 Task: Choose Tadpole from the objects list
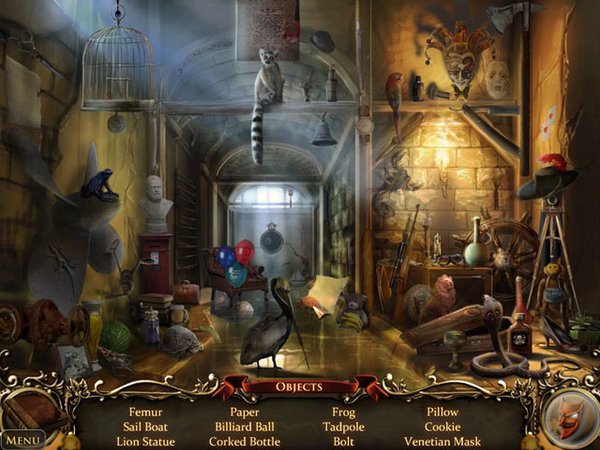pyautogui.click(x=344, y=426)
